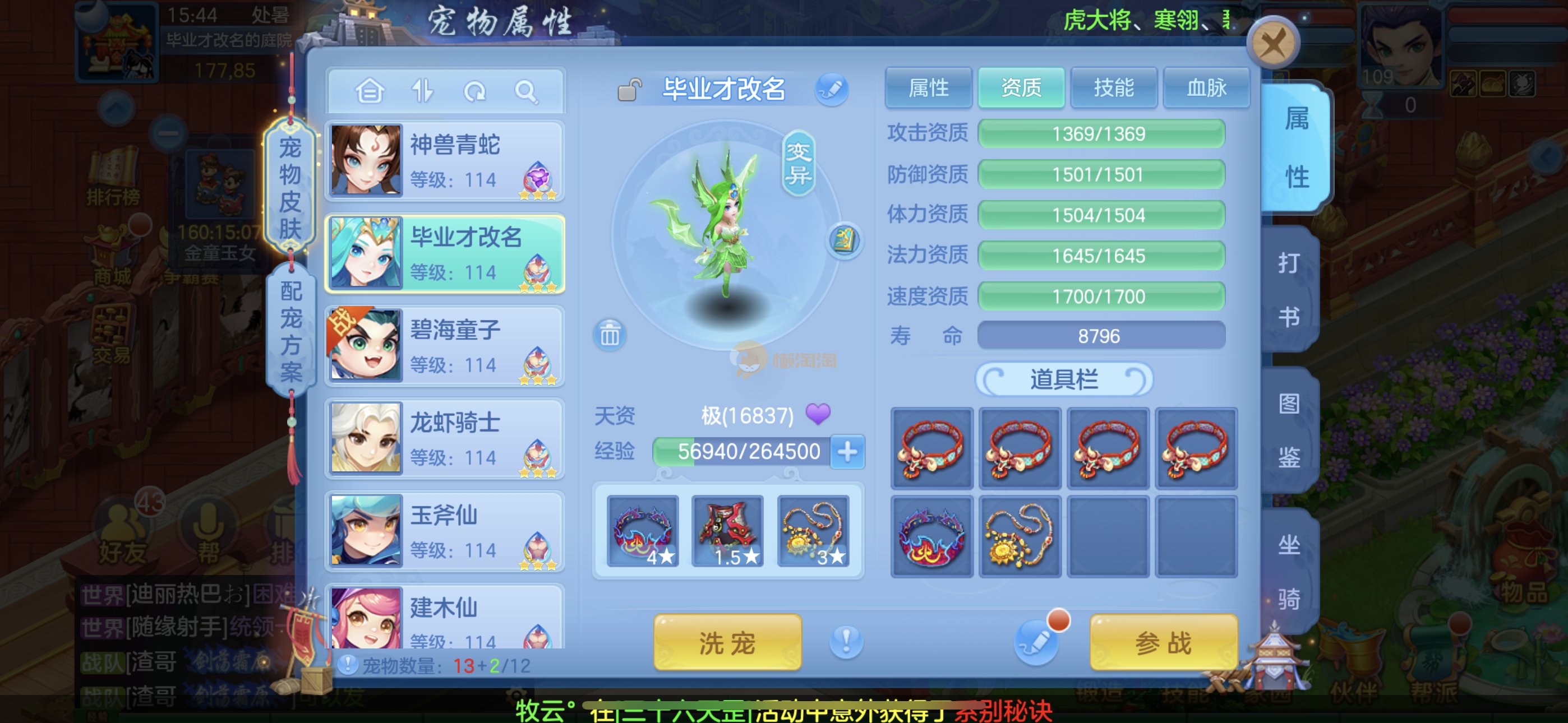Choose 碧海童子 in the pet list
1568x723 pixels.
click(x=445, y=346)
